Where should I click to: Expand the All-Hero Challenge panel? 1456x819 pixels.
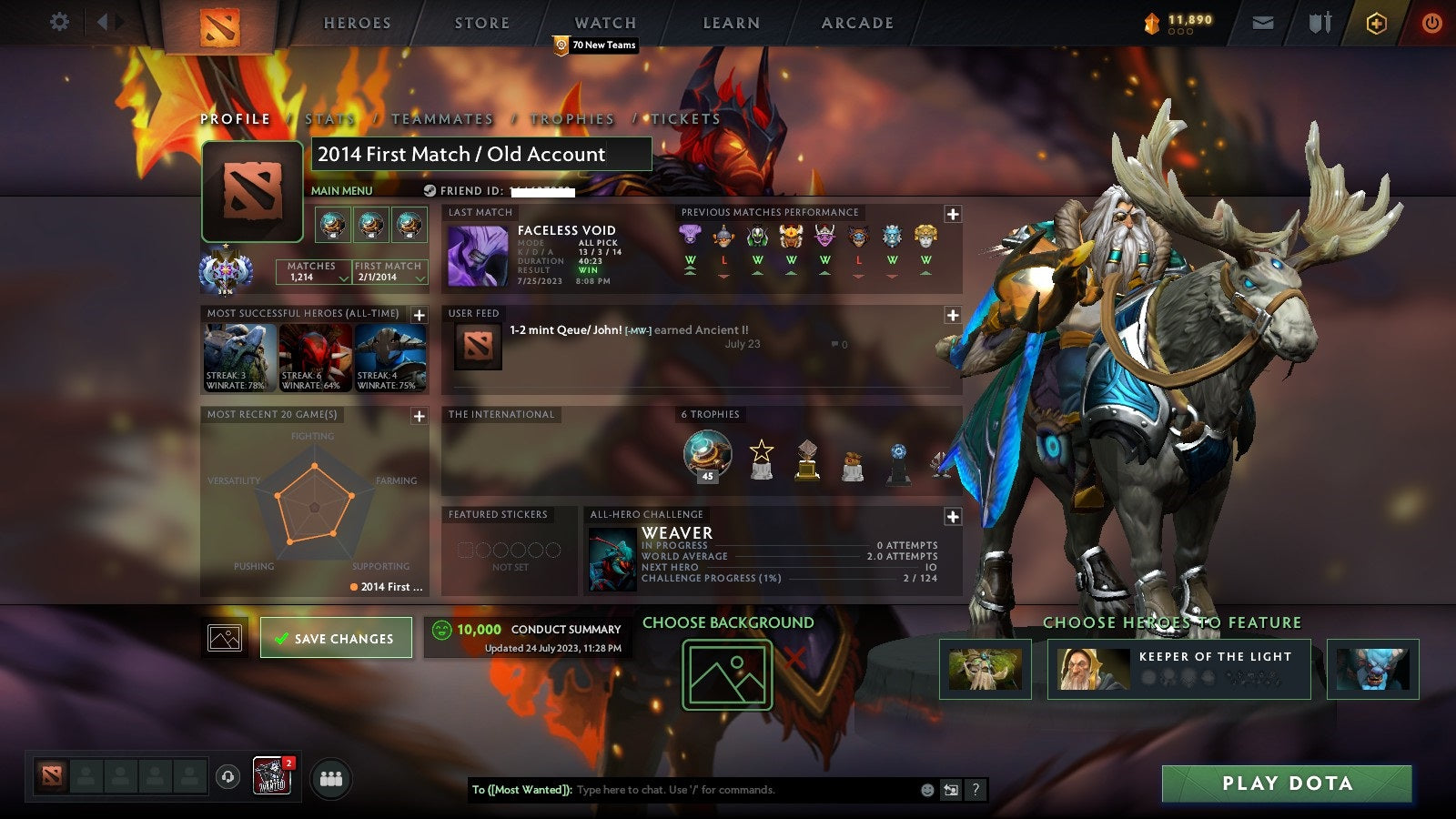[x=952, y=517]
